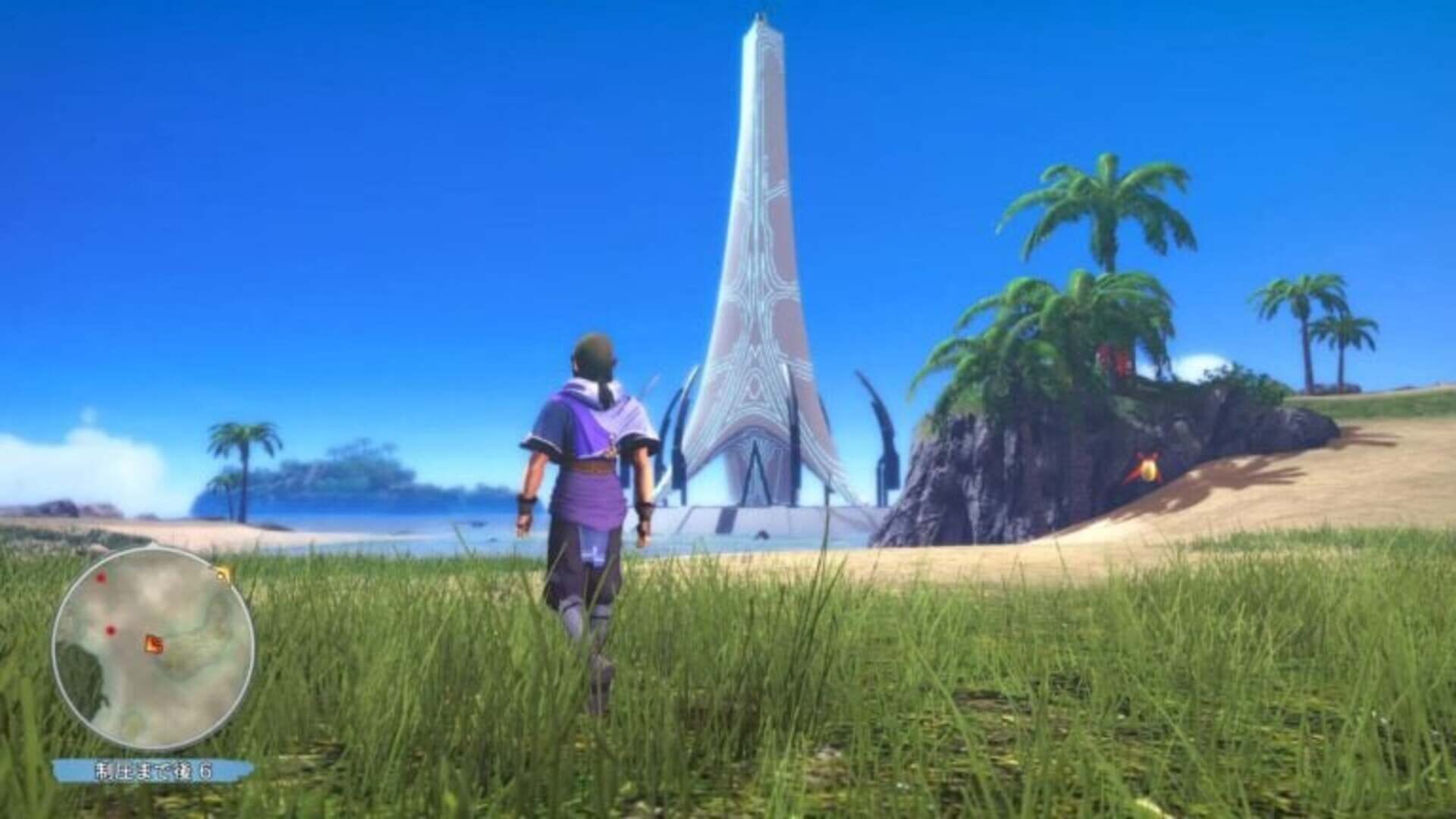Click the red banner hanging in the palm trees
Viewport: 1456px width, 819px height.
click(x=1112, y=360)
